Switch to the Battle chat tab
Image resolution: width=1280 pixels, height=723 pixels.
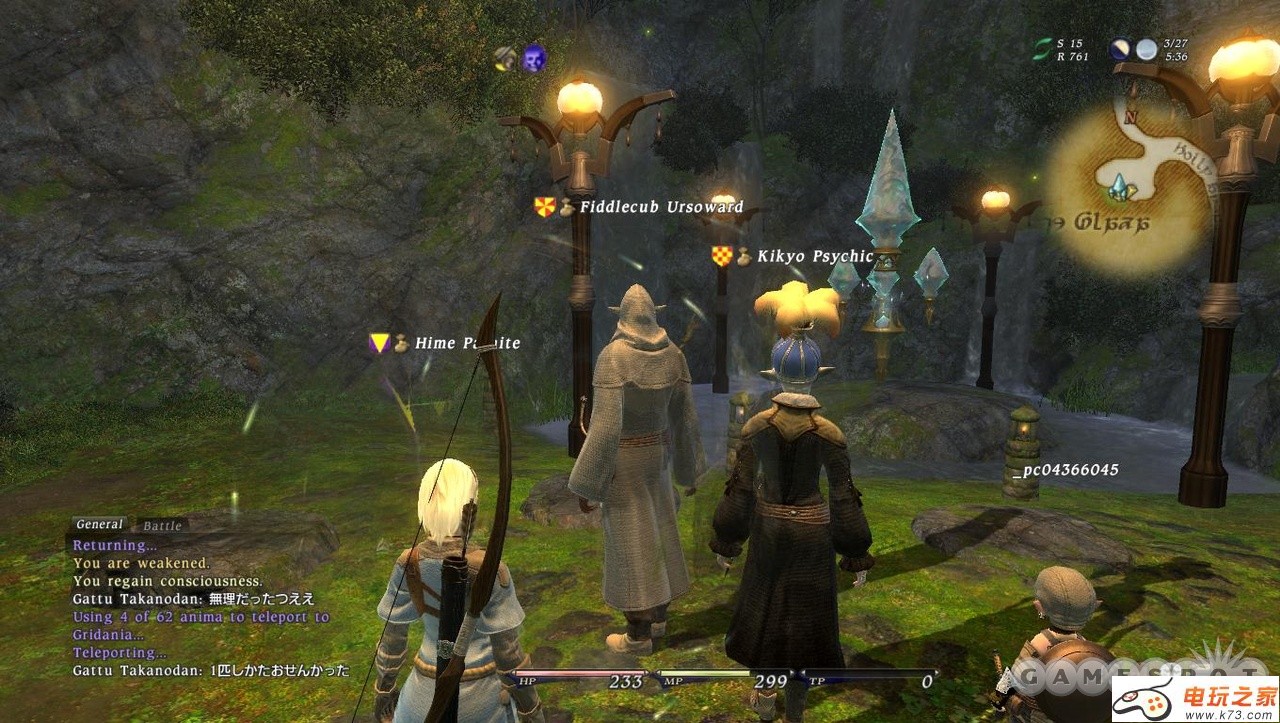[162, 525]
